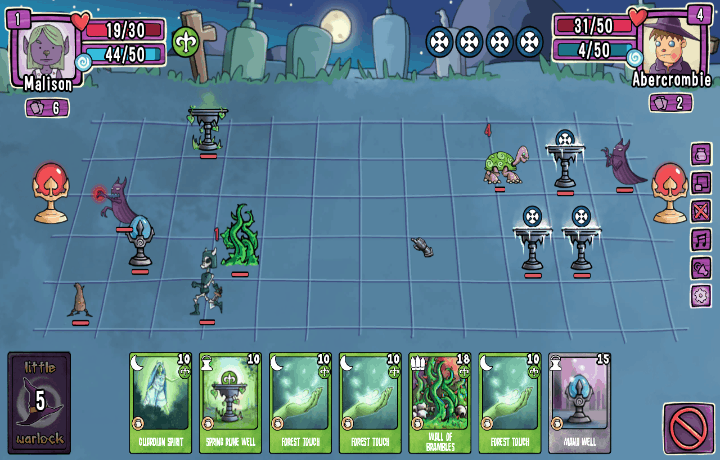Select the Guardian Spirit card
Viewport: 720px width, 460px height.
point(160,402)
